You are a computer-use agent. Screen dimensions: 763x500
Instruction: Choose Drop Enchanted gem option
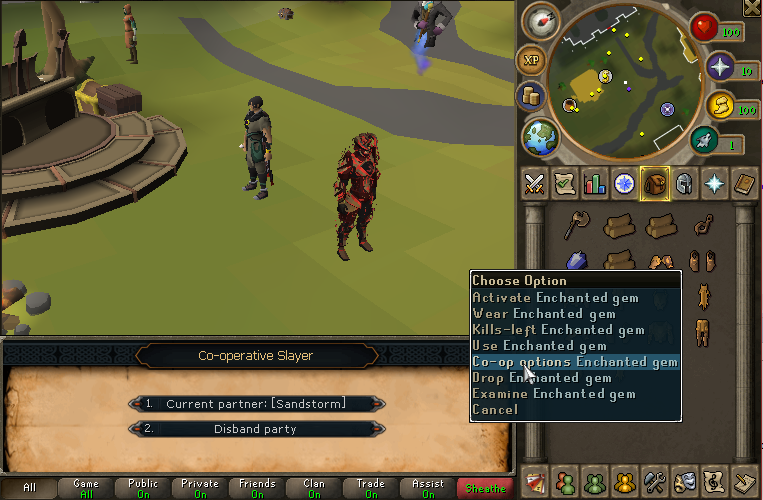tap(541, 377)
